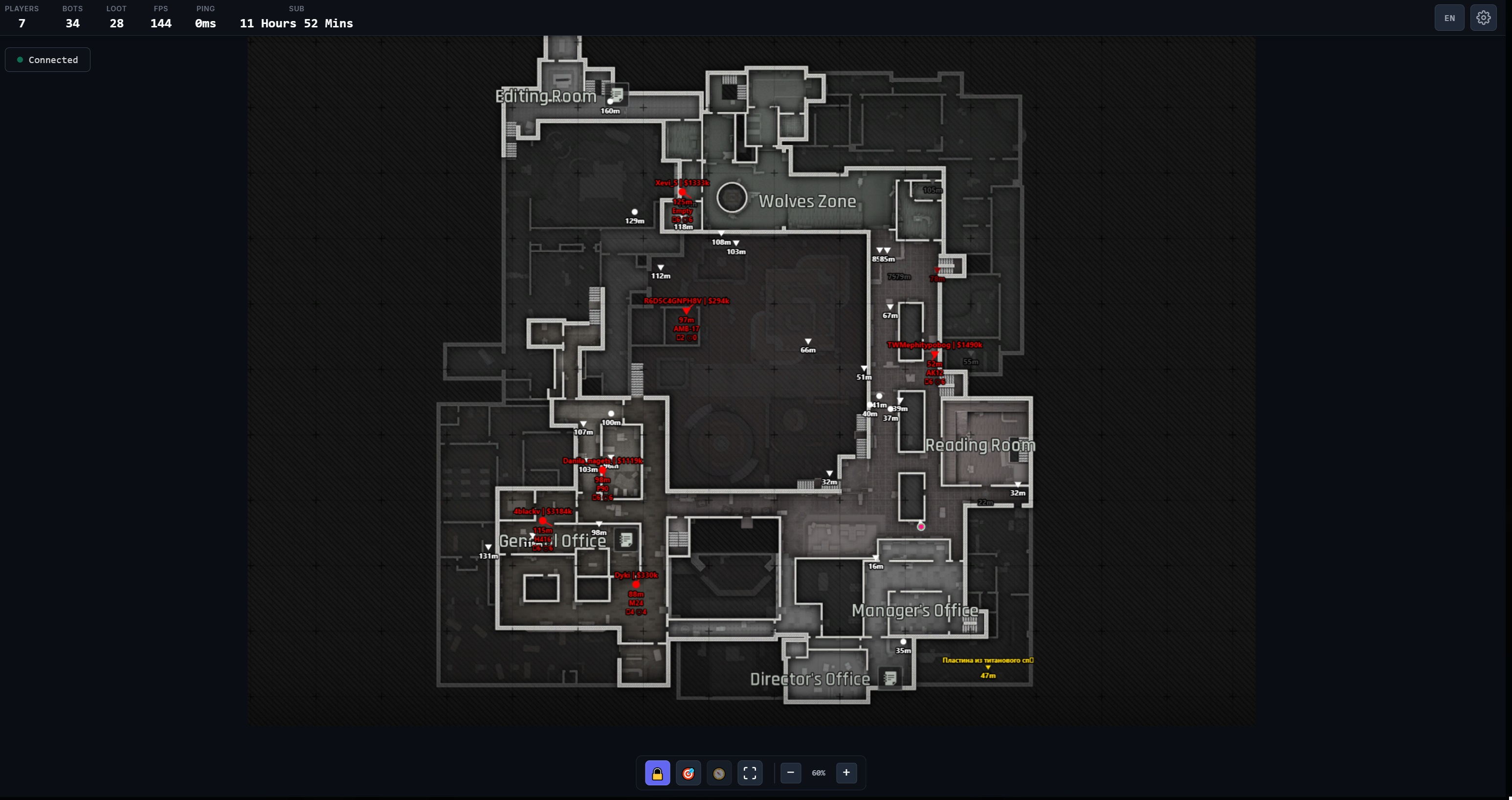Select the R6DSC4GNPH8V player marker
Viewport: 1512px width, 800px height.
pyautogui.click(x=686, y=310)
